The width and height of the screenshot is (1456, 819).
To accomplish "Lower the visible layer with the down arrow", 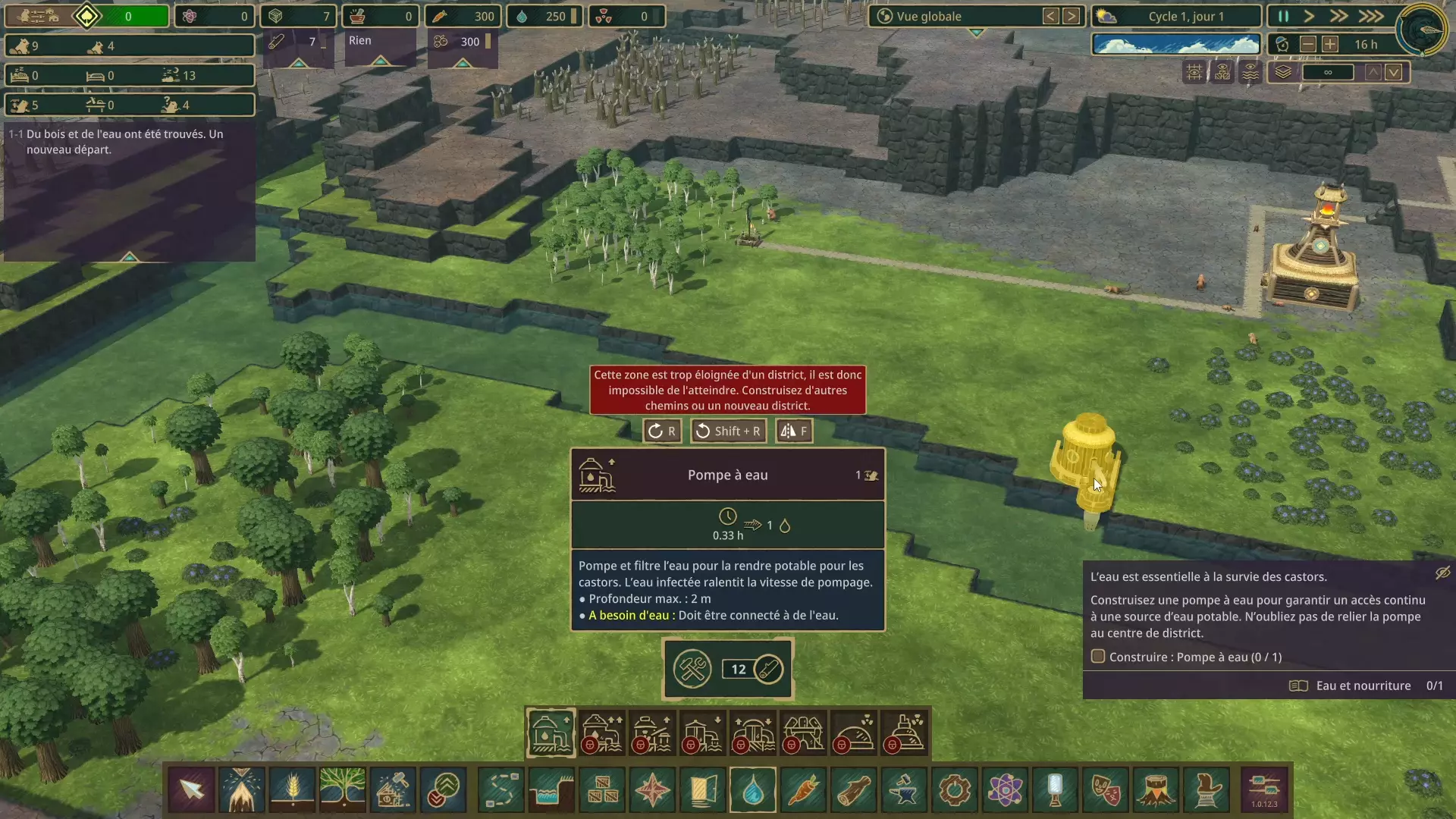I will (x=1394, y=72).
